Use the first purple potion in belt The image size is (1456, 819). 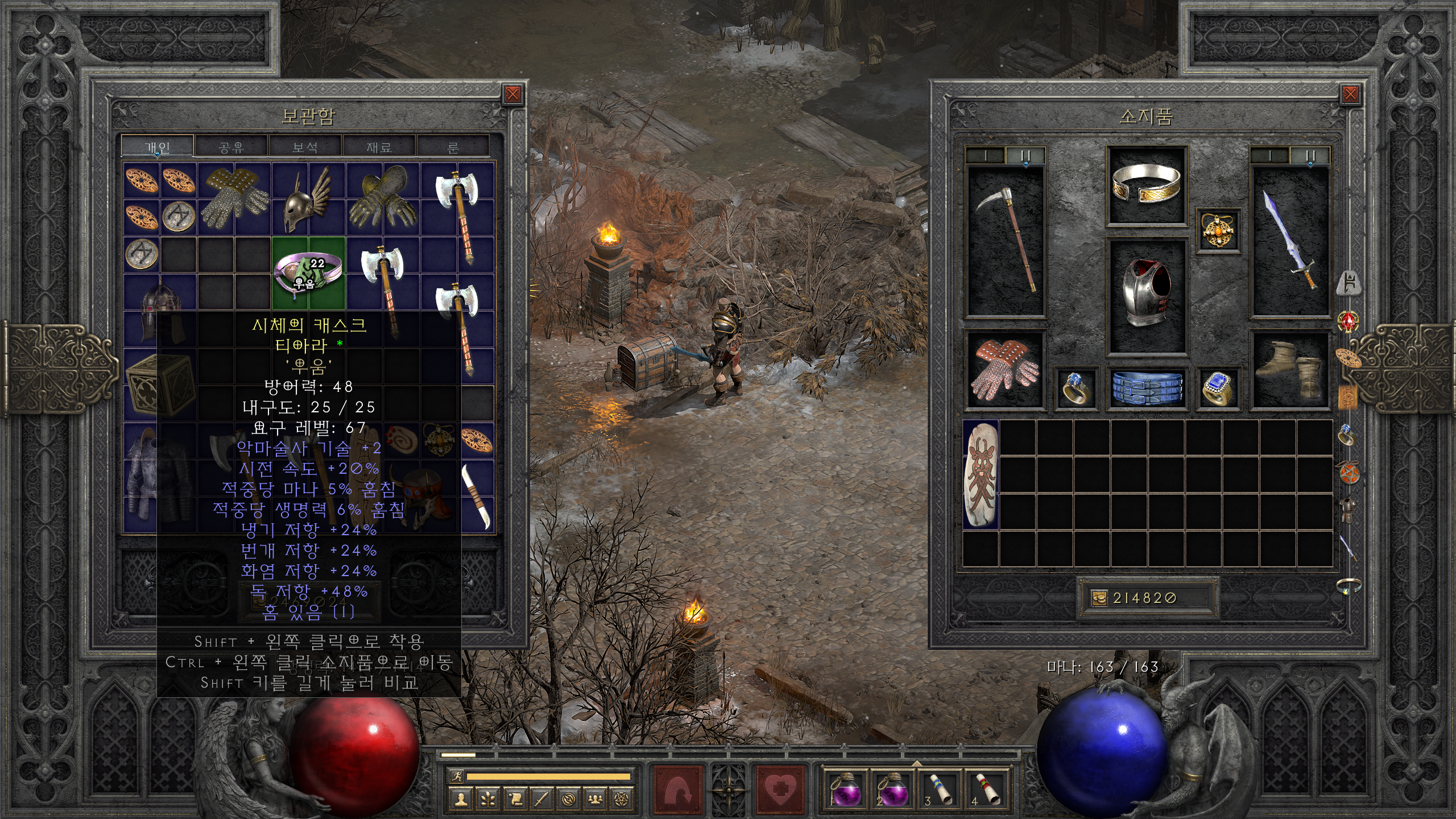[846, 789]
